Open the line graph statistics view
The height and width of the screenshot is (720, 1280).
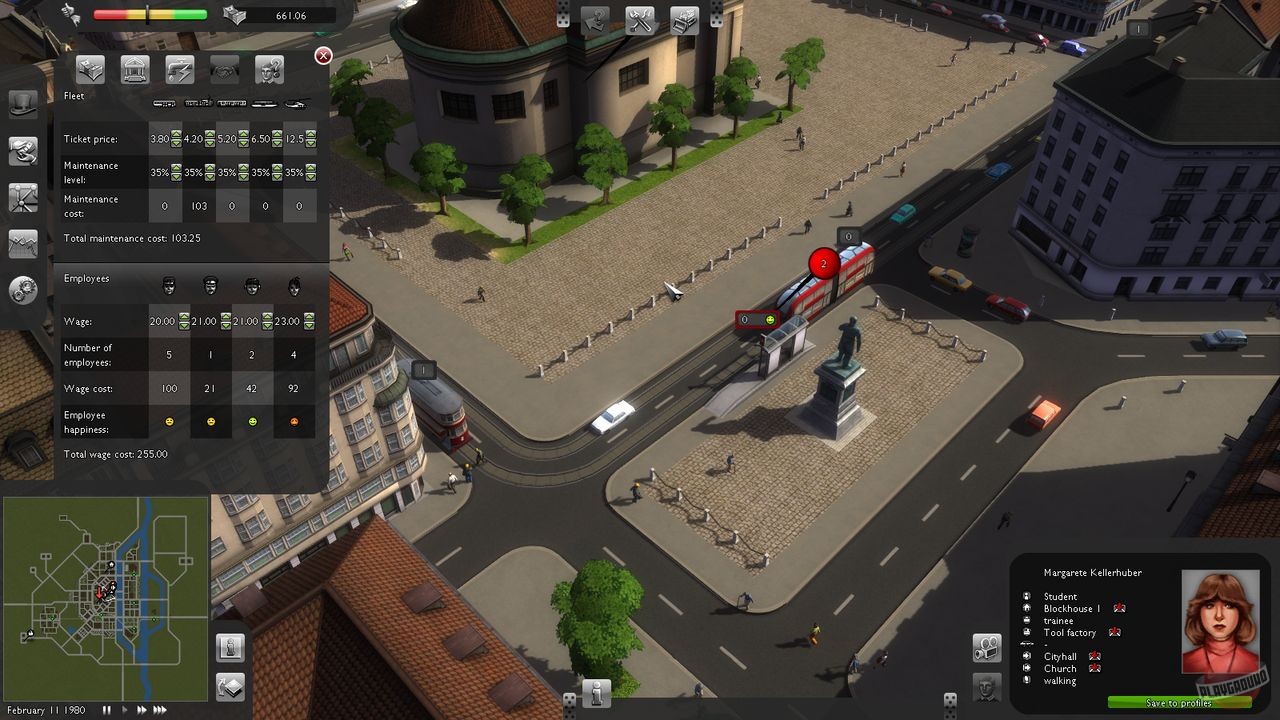pos(23,243)
